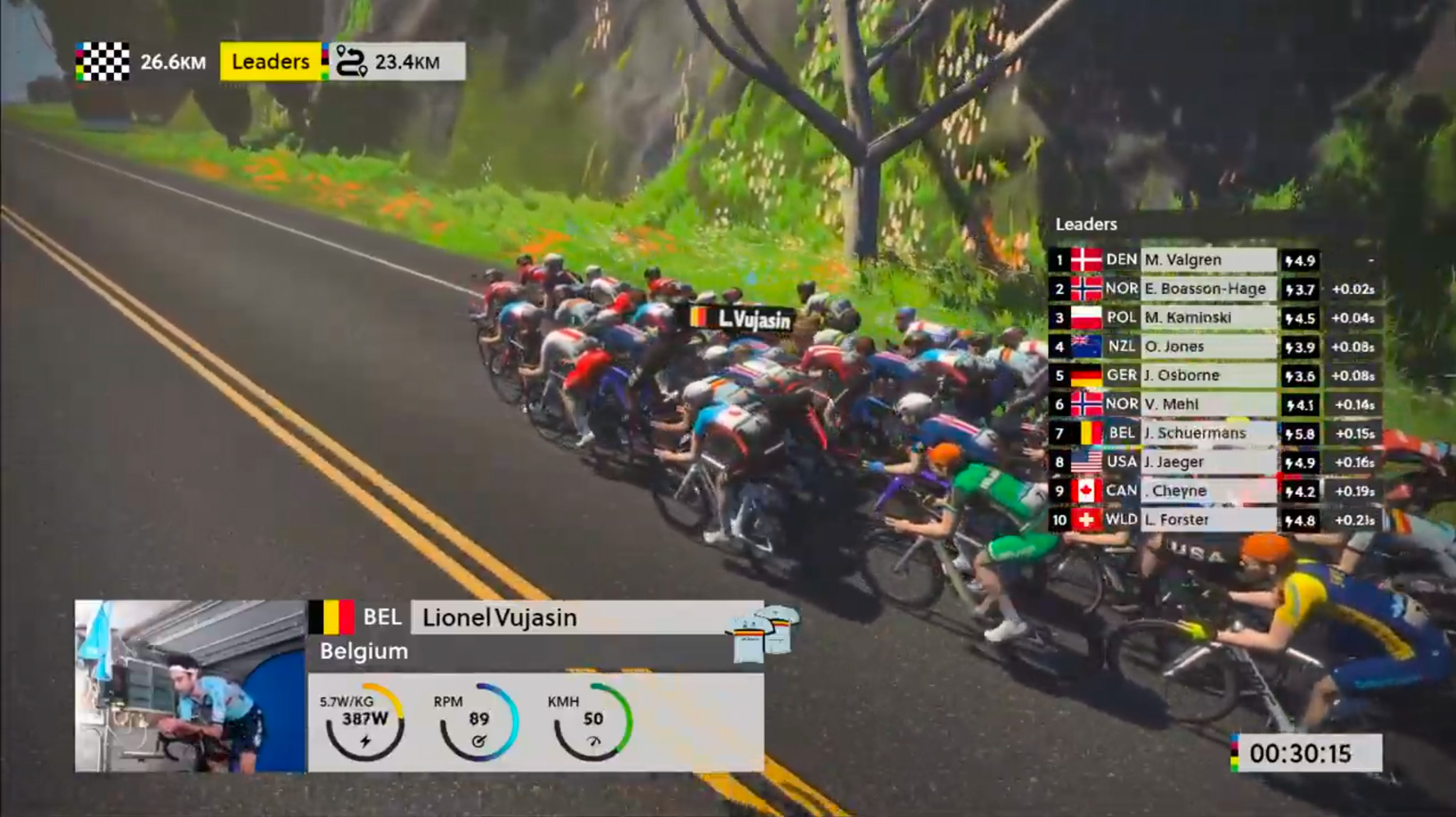Screen dimensions: 1456x817
Task: Click the yellow Leaders group tag
Action: point(270,62)
